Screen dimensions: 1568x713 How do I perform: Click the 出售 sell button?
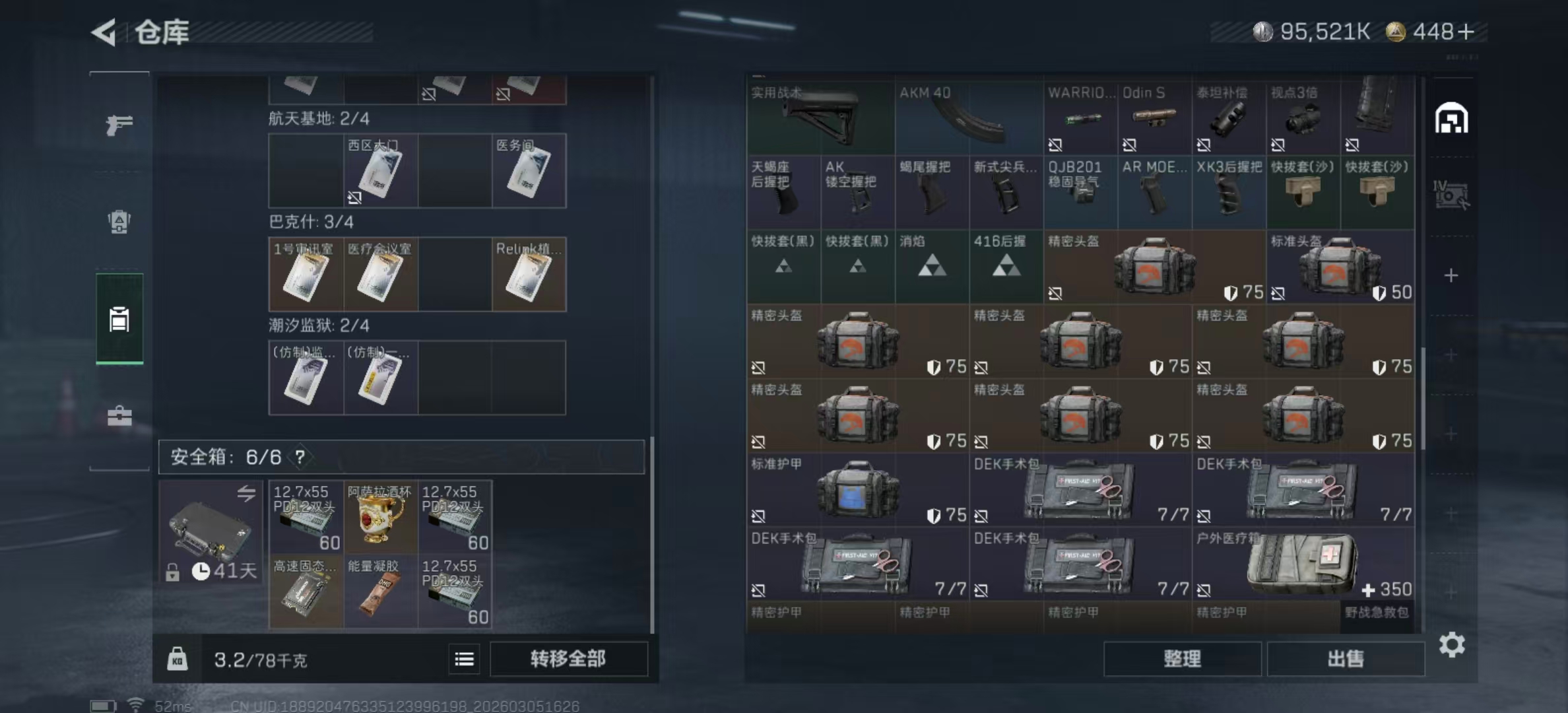coord(1346,659)
